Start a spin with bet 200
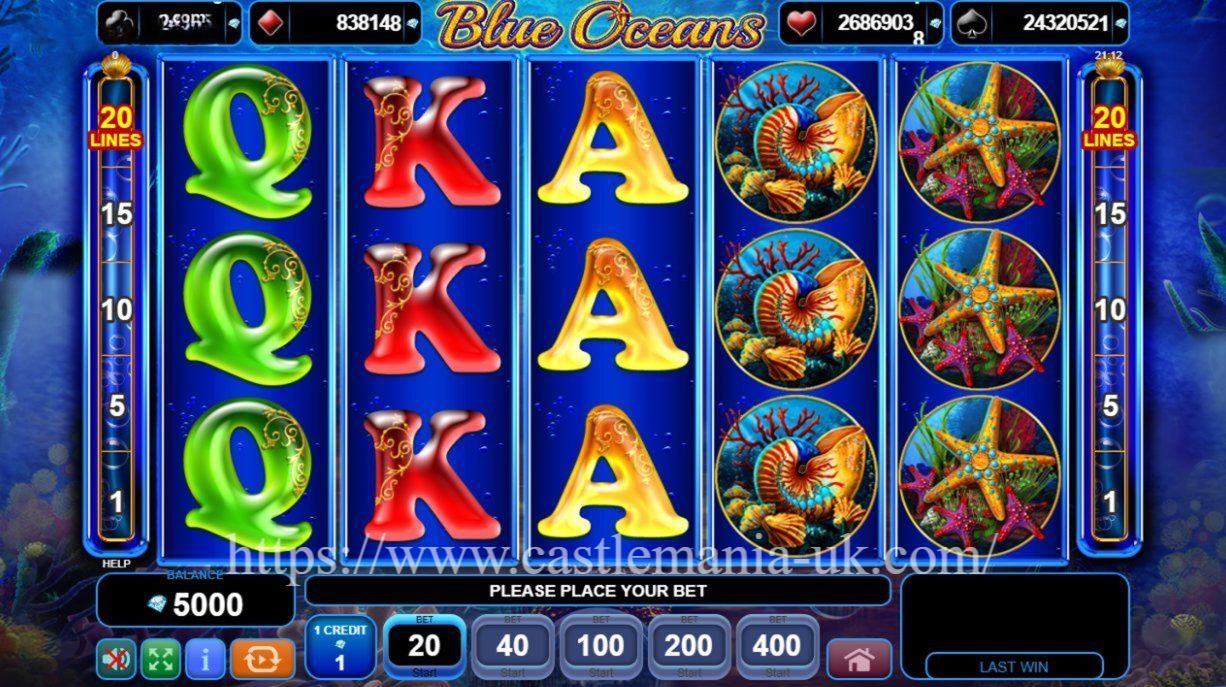 (x=688, y=647)
